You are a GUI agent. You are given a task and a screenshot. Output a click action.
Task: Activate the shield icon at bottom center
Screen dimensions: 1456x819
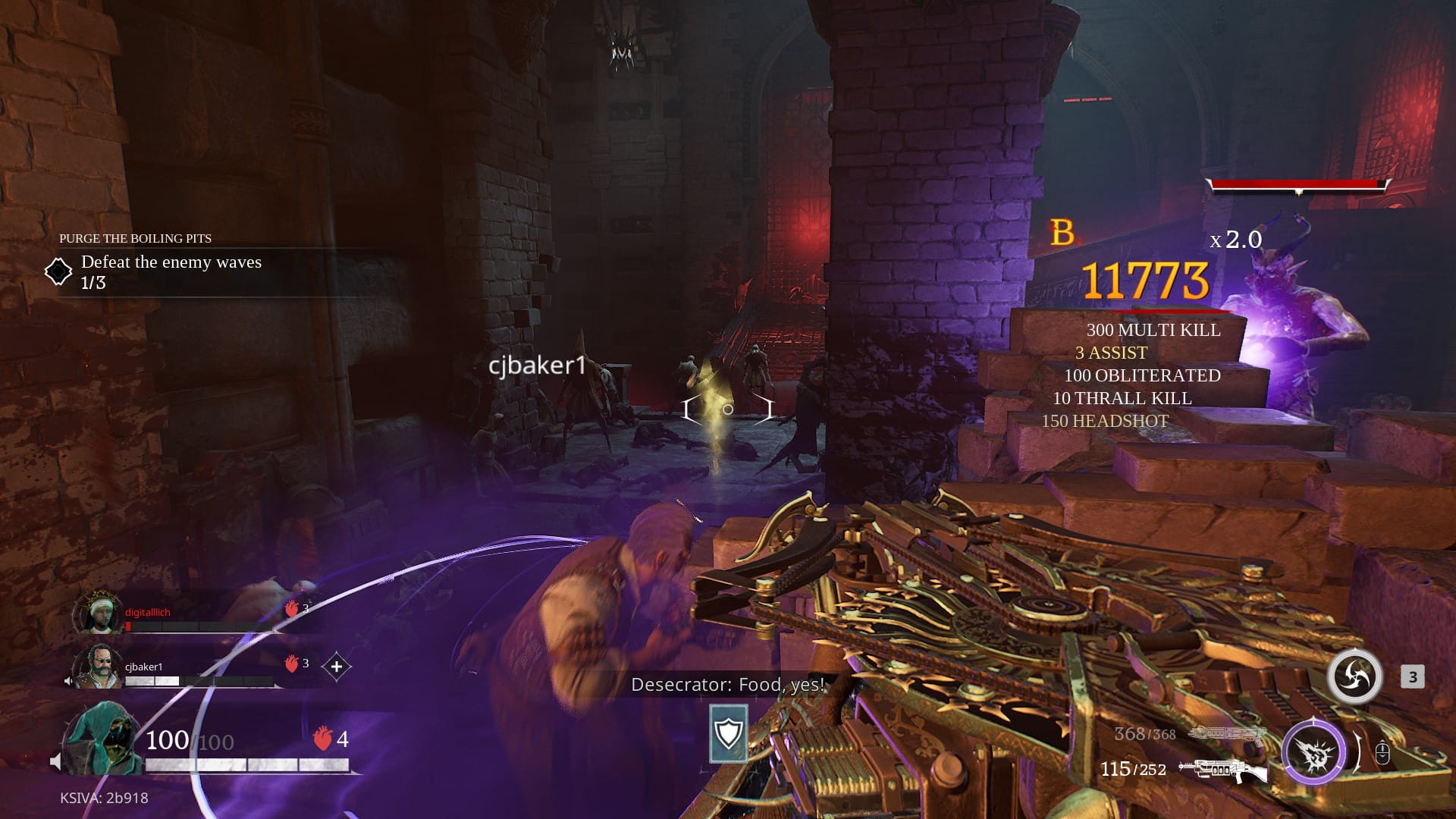pos(729,733)
